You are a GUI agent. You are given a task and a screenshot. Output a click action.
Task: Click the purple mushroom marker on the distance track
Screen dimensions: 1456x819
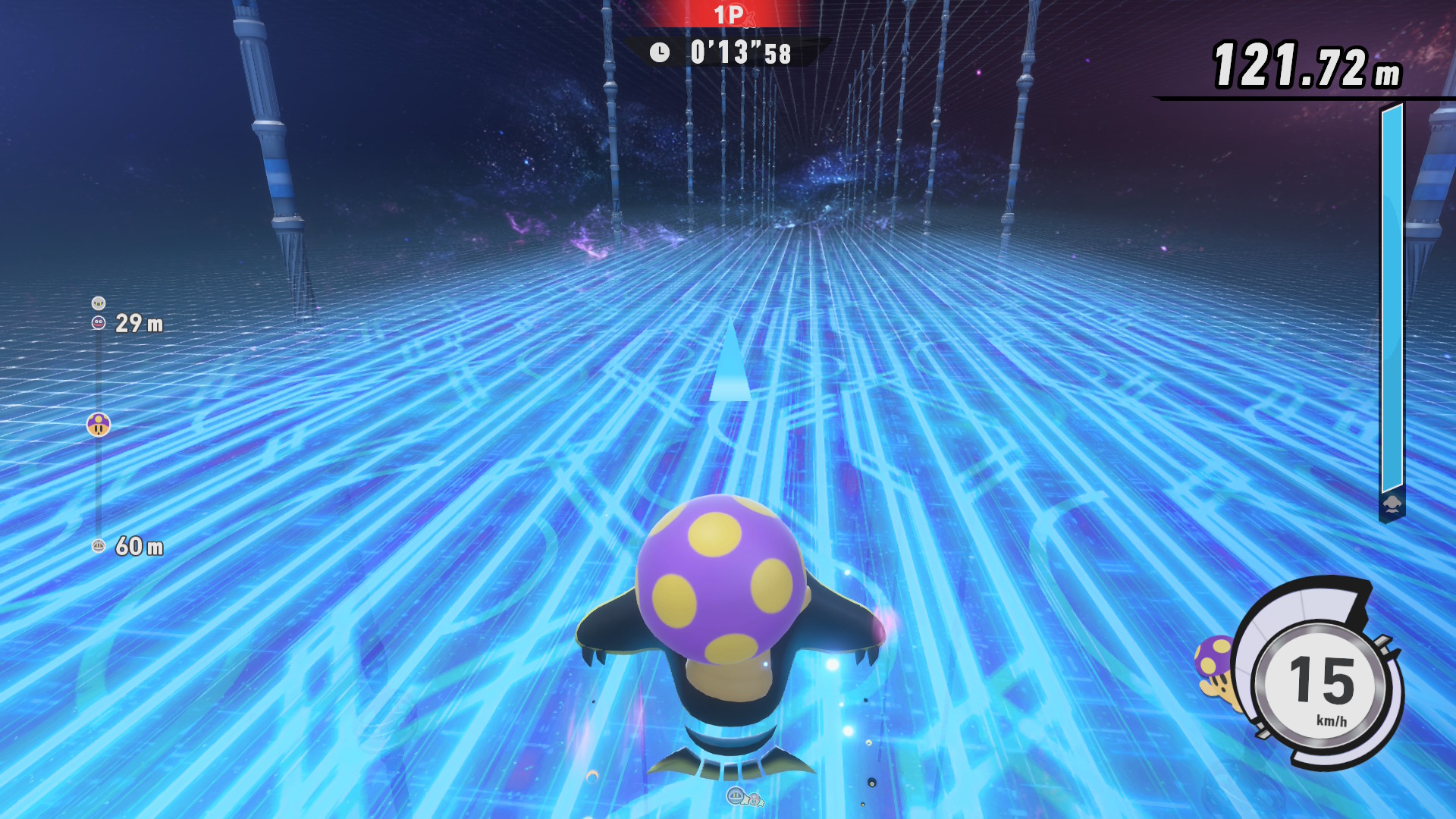click(99, 425)
